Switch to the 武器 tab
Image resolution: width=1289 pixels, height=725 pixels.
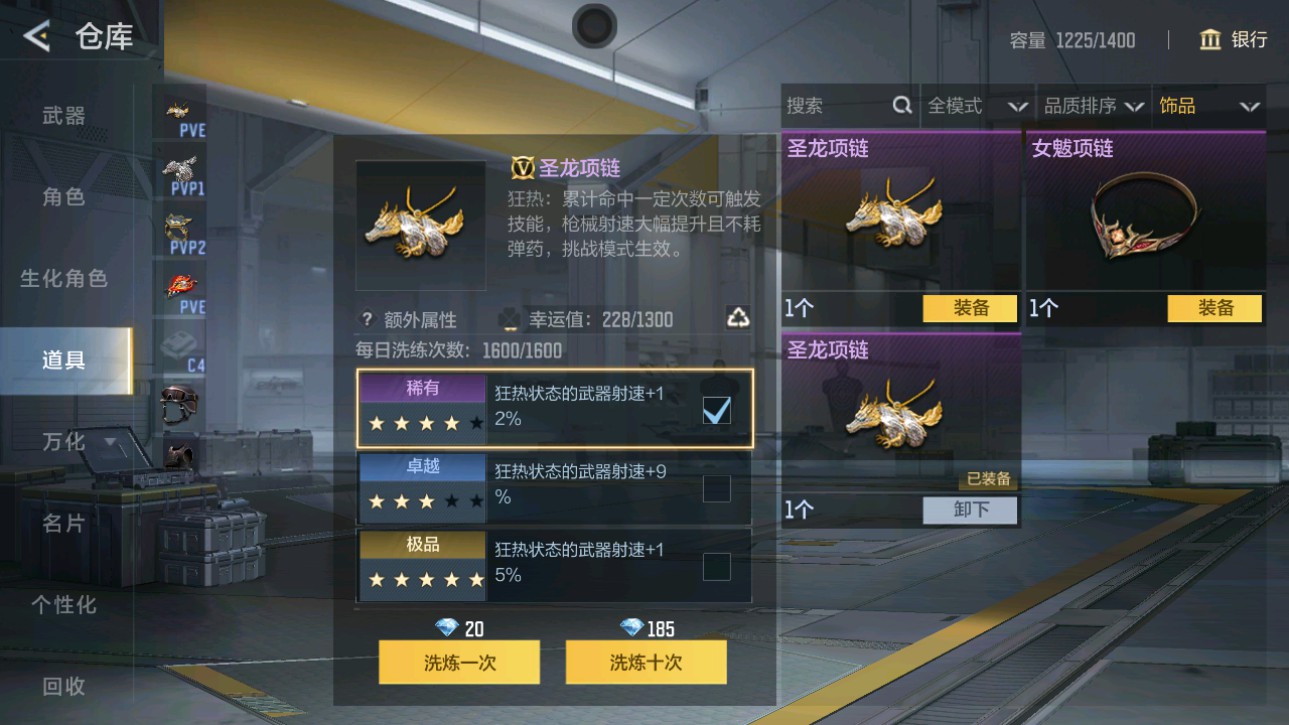[63, 116]
